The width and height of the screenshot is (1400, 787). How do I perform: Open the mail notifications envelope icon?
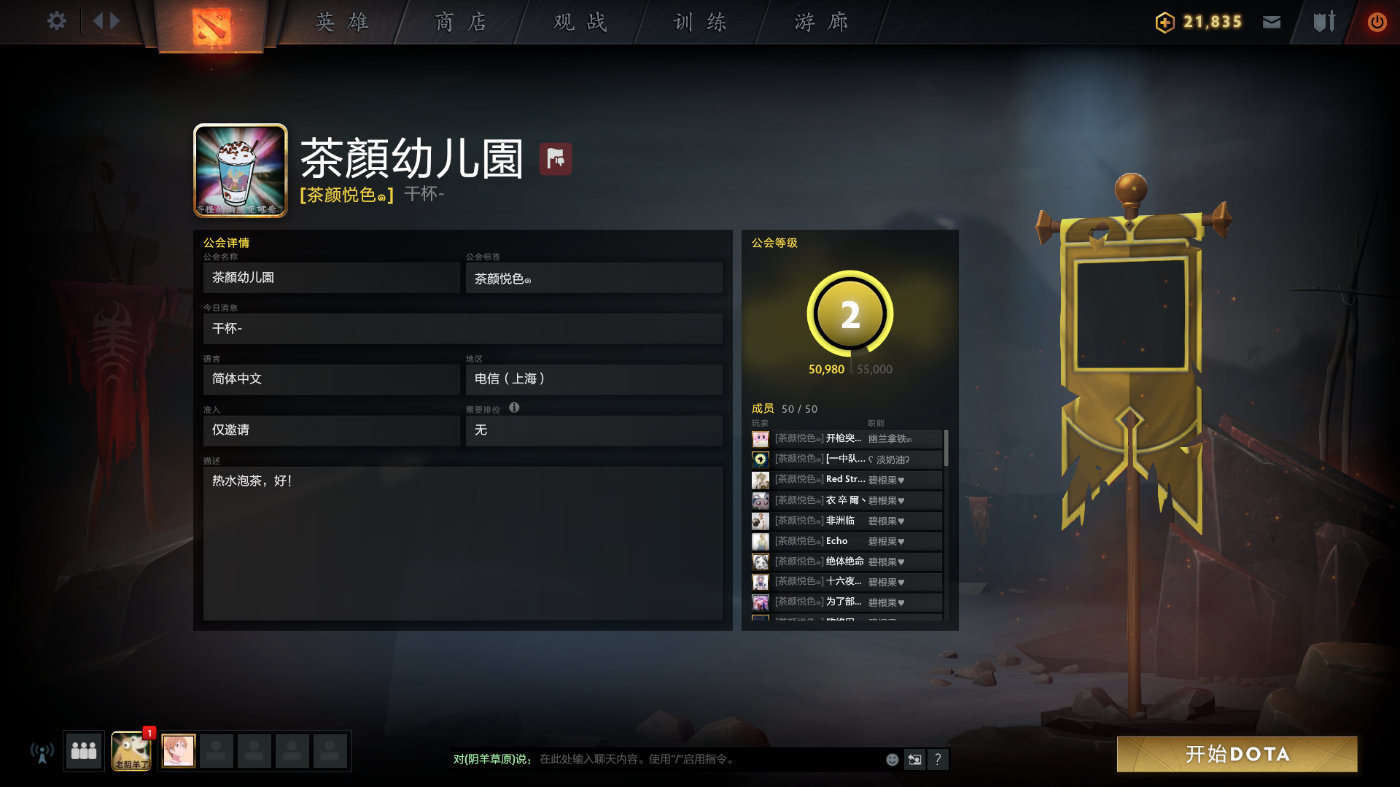1271,20
